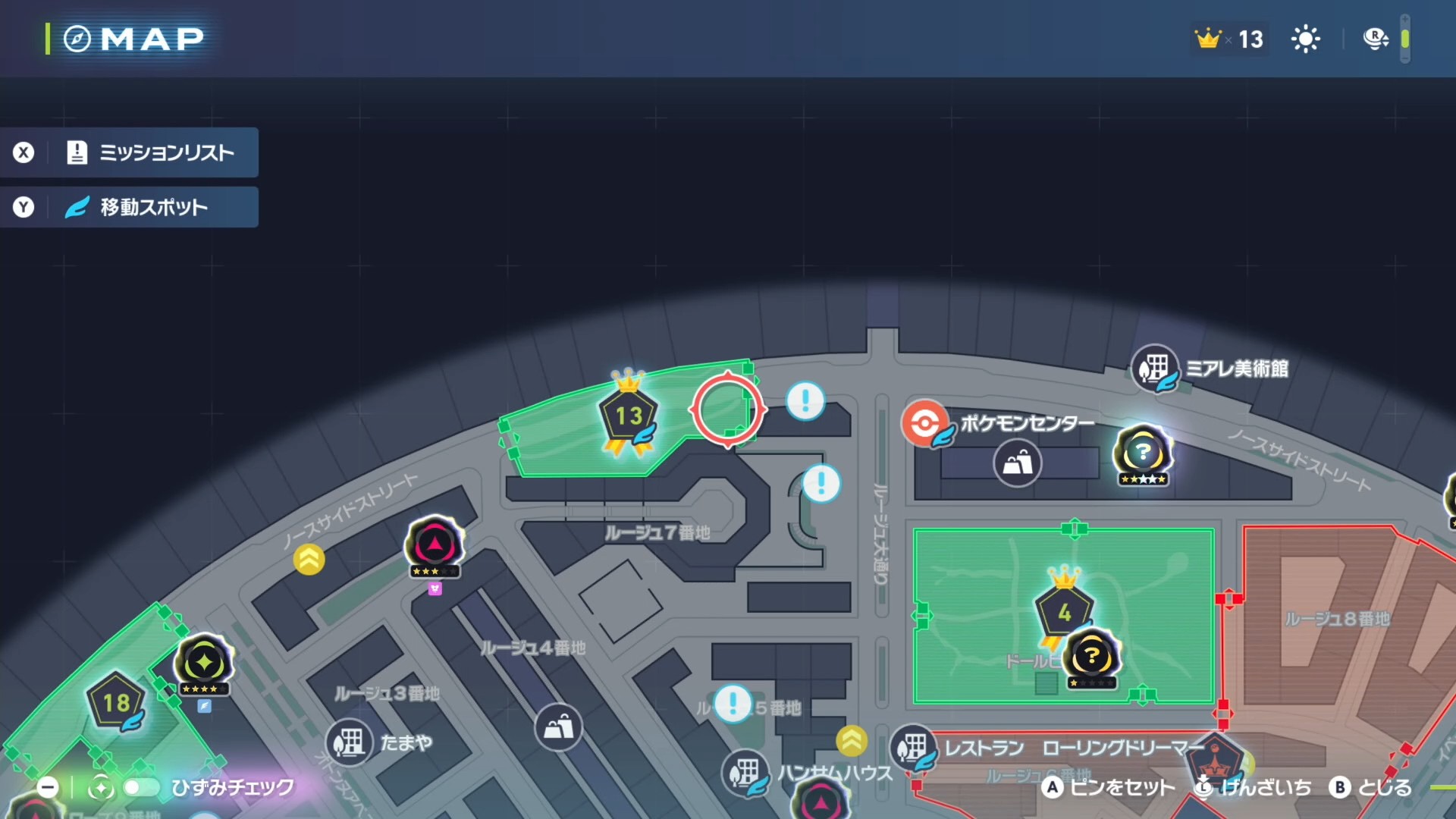
Task: Select the ポケモンセンター map marker
Action: coord(925,422)
